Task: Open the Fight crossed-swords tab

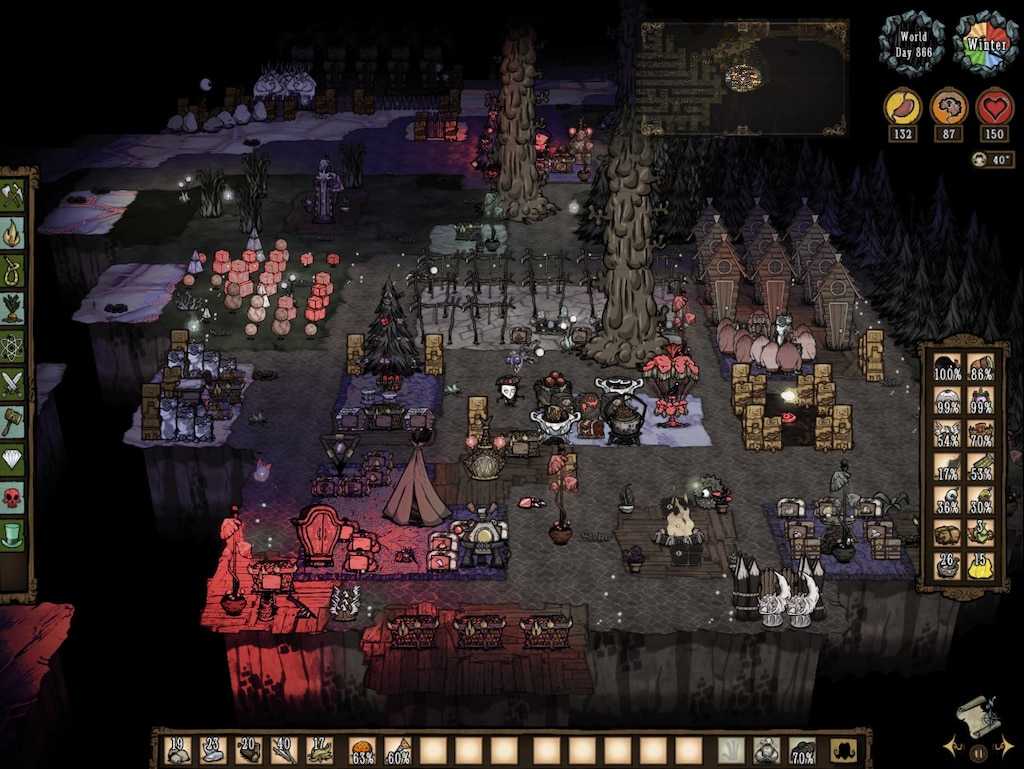Action: 13,382
